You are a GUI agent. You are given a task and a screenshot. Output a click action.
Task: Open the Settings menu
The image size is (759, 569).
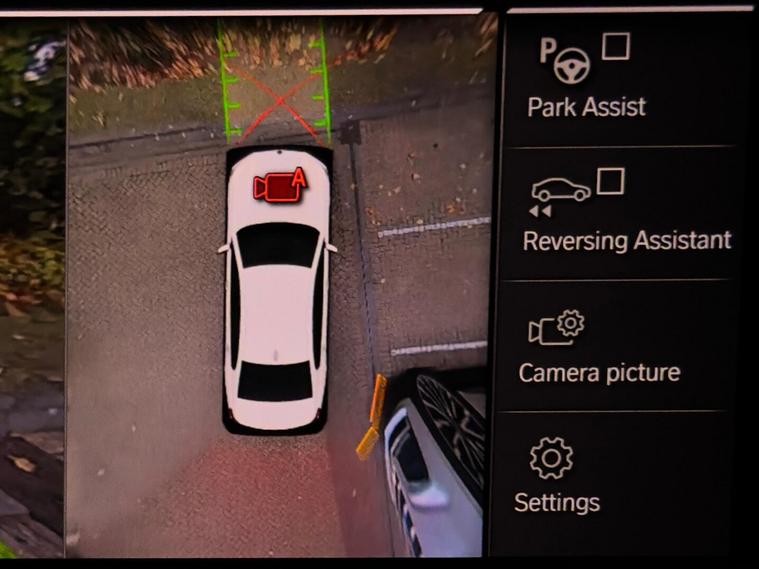556,476
